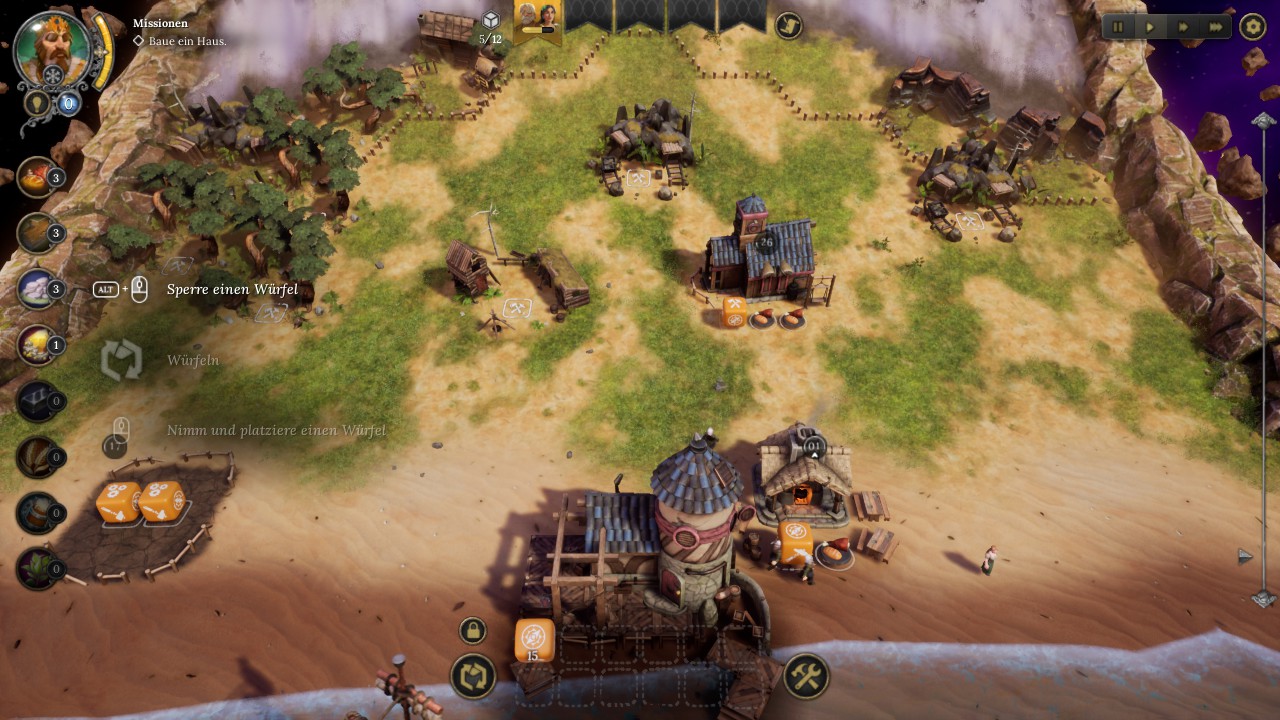The width and height of the screenshot is (1280, 720).
Task: Select the orange die in the tray
Action: [x=534, y=640]
